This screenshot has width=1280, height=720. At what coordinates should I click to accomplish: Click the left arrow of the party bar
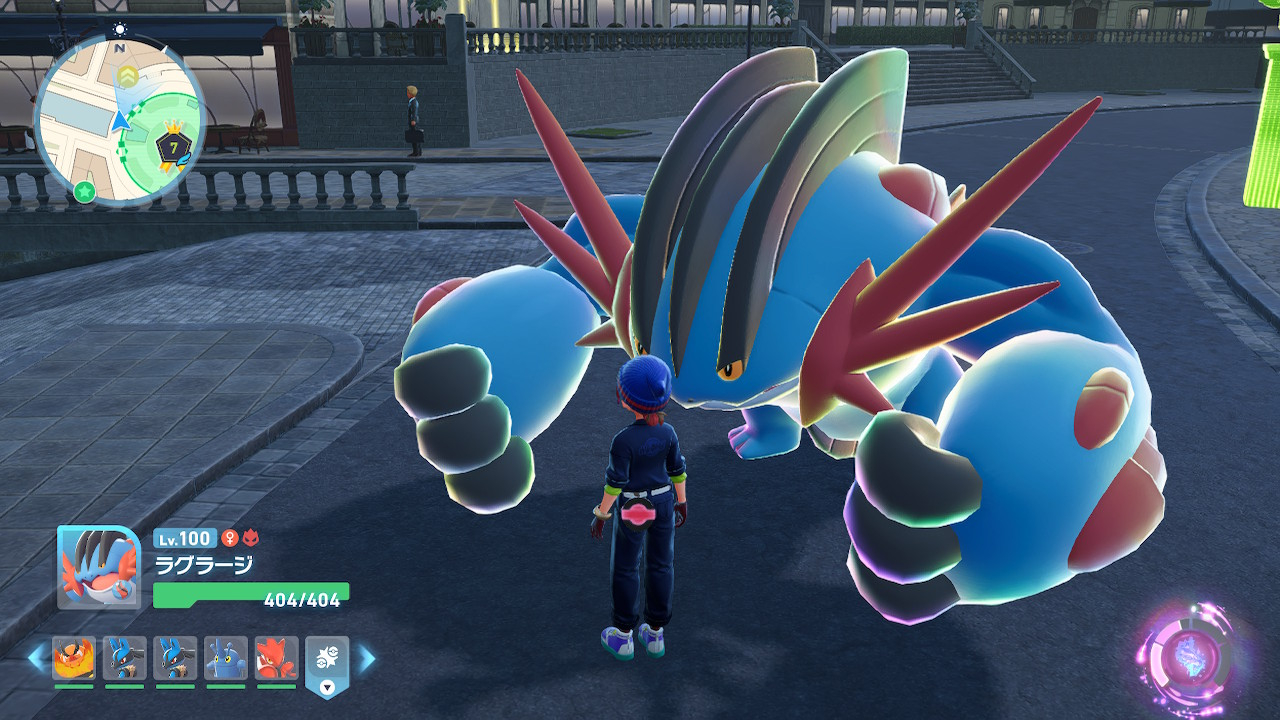[36, 658]
